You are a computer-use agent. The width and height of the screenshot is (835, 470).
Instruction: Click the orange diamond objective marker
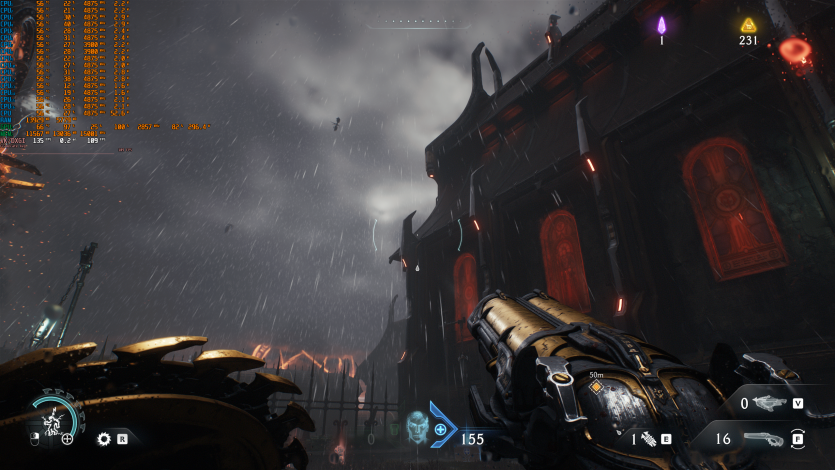pyautogui.click(x=596, y=387)
